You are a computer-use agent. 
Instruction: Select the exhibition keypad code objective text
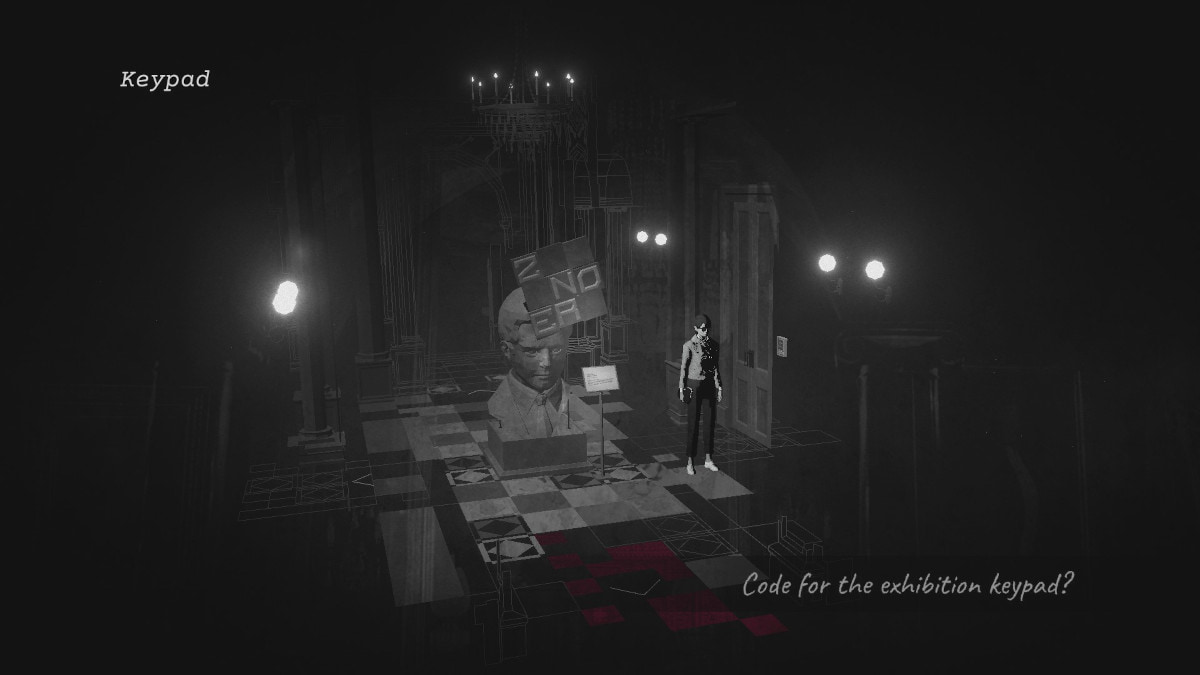point(908,585)
